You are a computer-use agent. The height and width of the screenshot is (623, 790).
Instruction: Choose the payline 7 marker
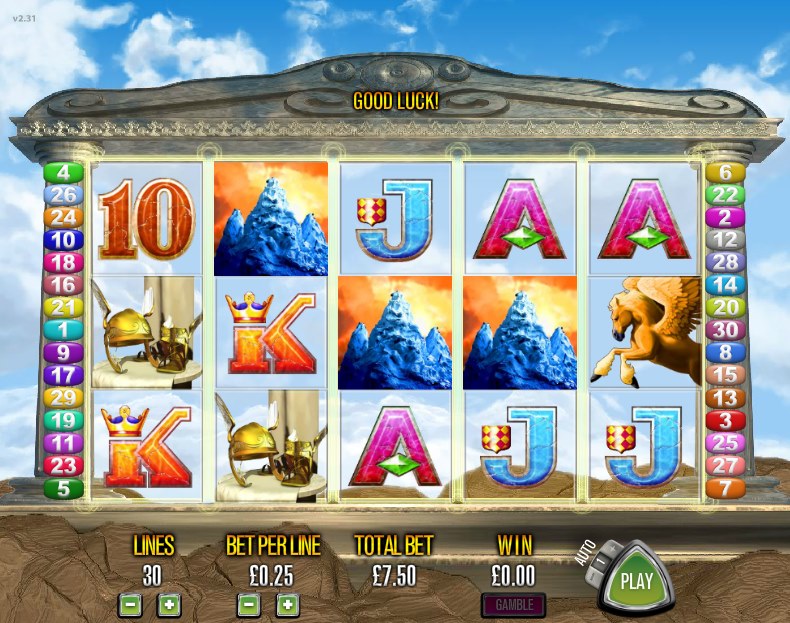(725, 488)
